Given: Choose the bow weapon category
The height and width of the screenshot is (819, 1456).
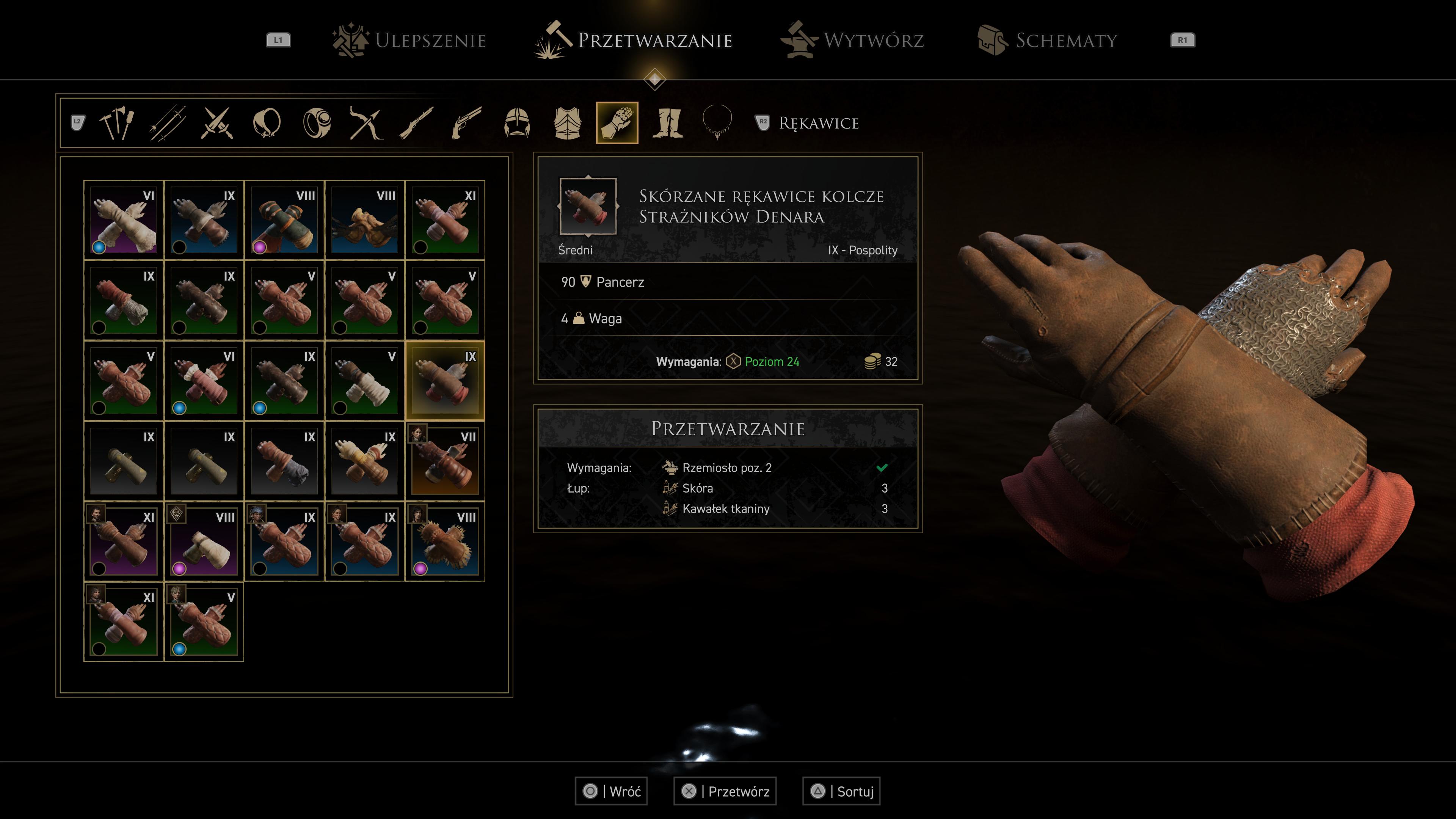Looking at the screenshot, I should pyautogui.click(x=366, y=122).
